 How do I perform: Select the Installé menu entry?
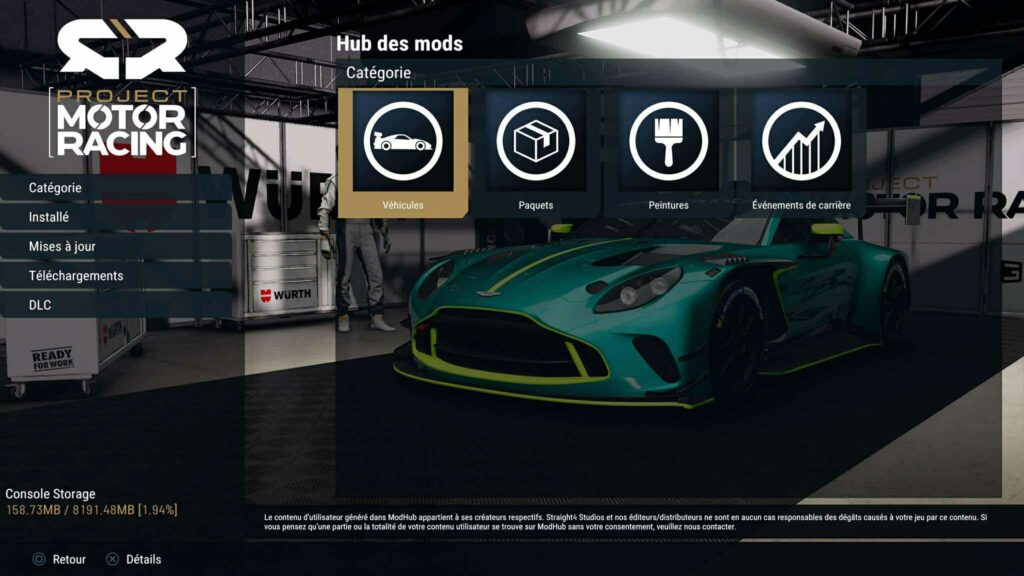(49, 216)
